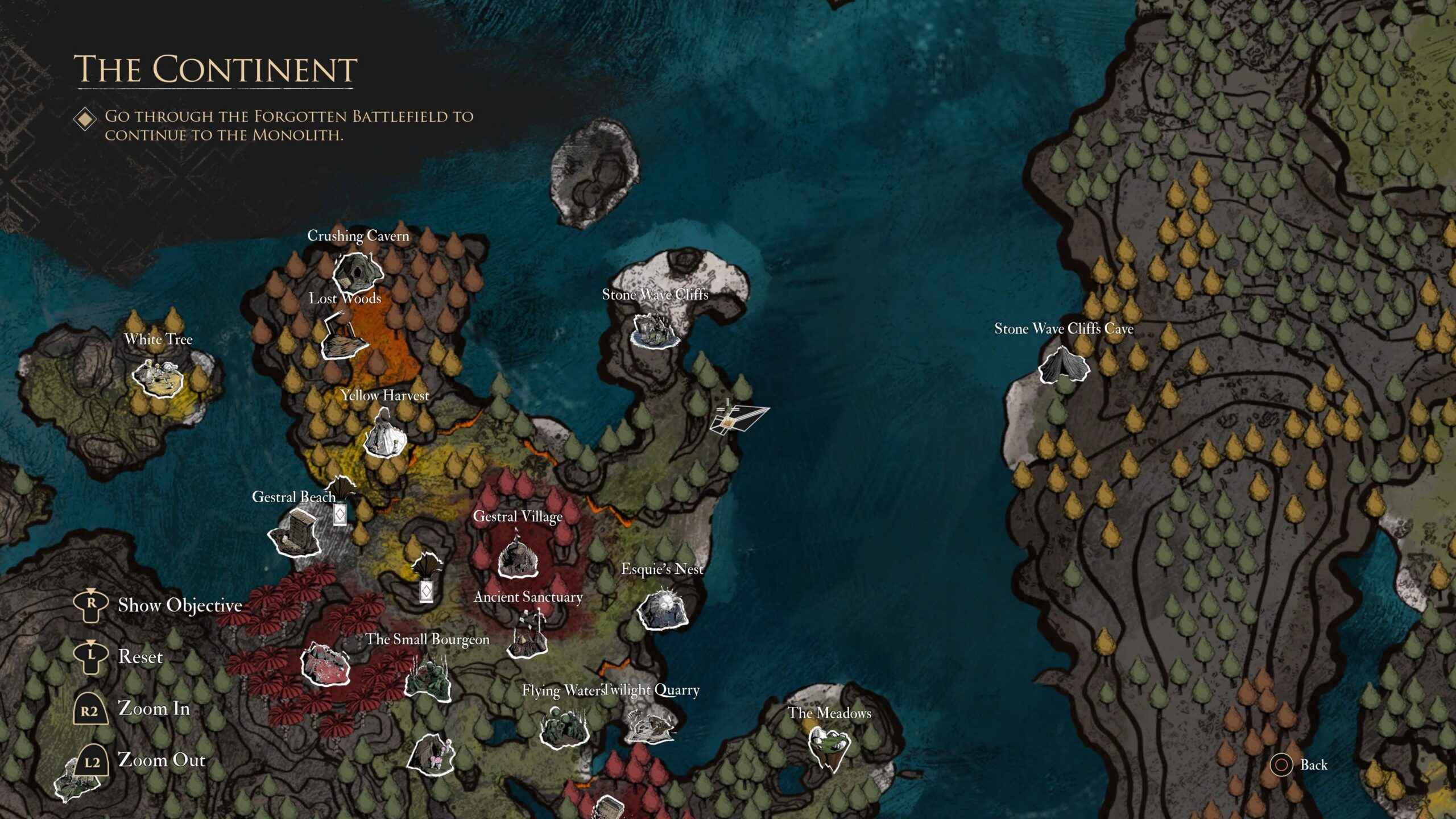Pick the Gestral Beach location icon
Viewport: 1456px width, 819px height.
296,533
